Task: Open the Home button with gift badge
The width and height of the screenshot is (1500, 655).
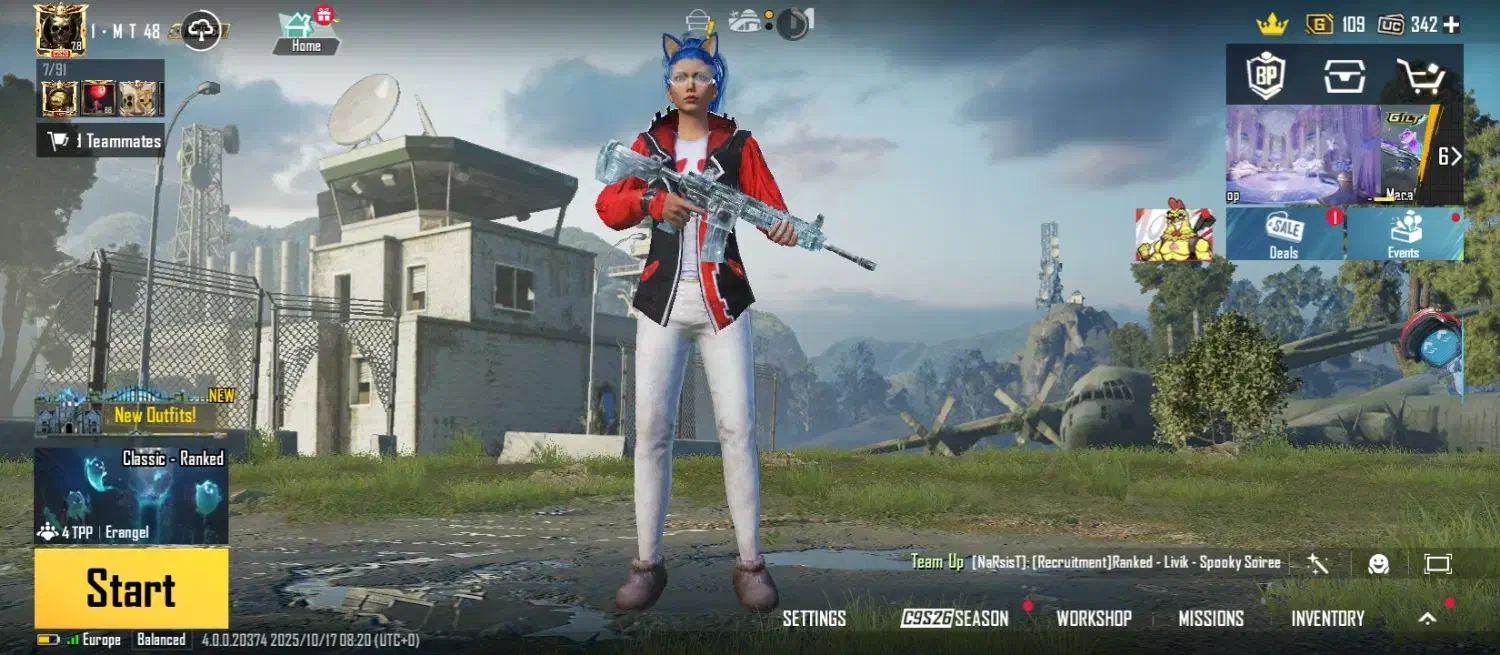Action: click(x=306, y=32)
